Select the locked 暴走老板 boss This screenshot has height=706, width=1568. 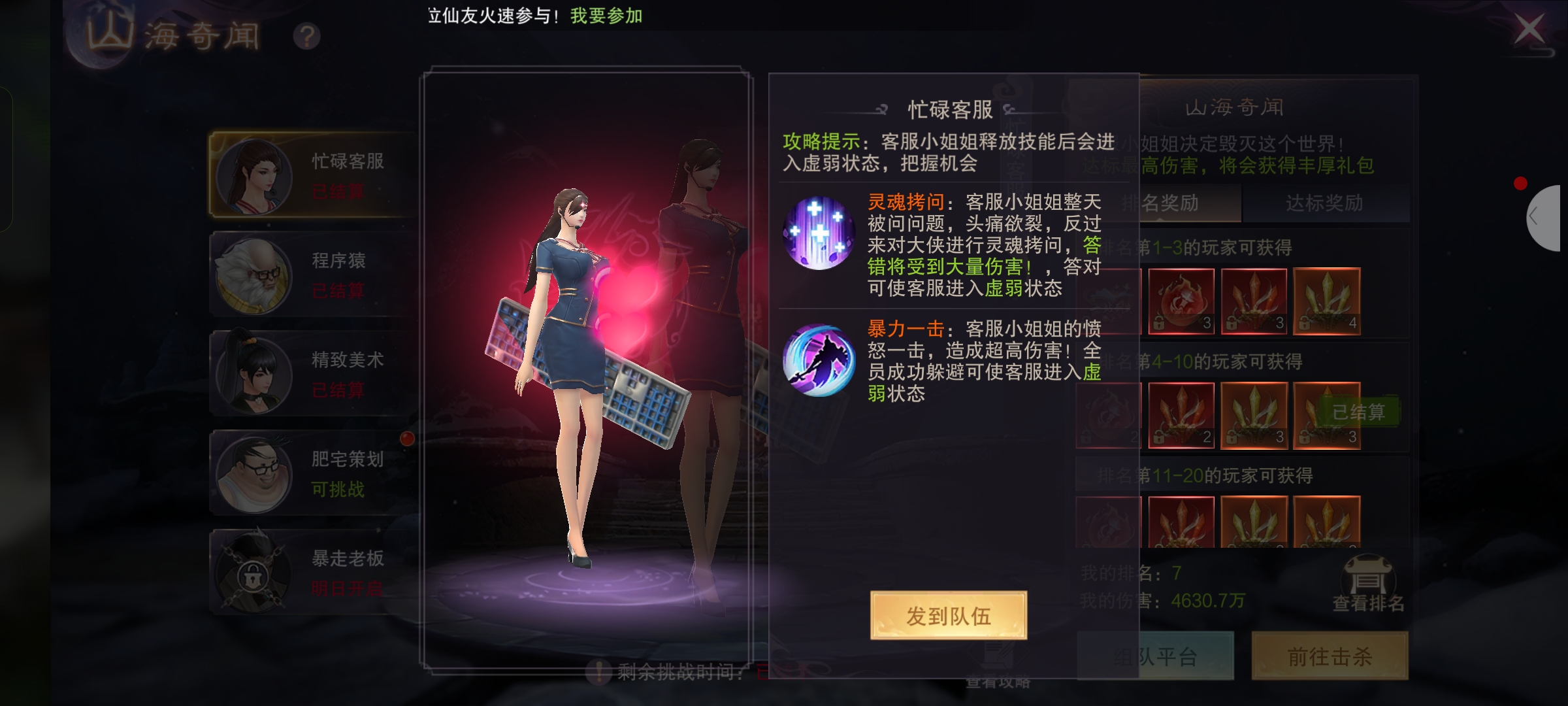pos(312,573)
